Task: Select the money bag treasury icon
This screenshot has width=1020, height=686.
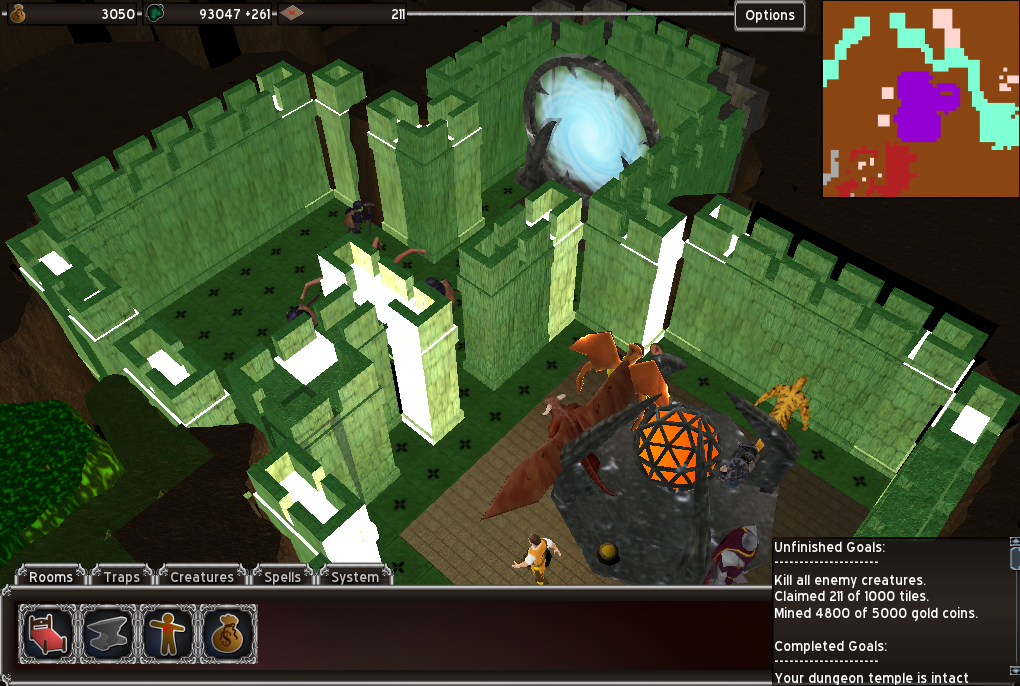Action: pos(229,634)
